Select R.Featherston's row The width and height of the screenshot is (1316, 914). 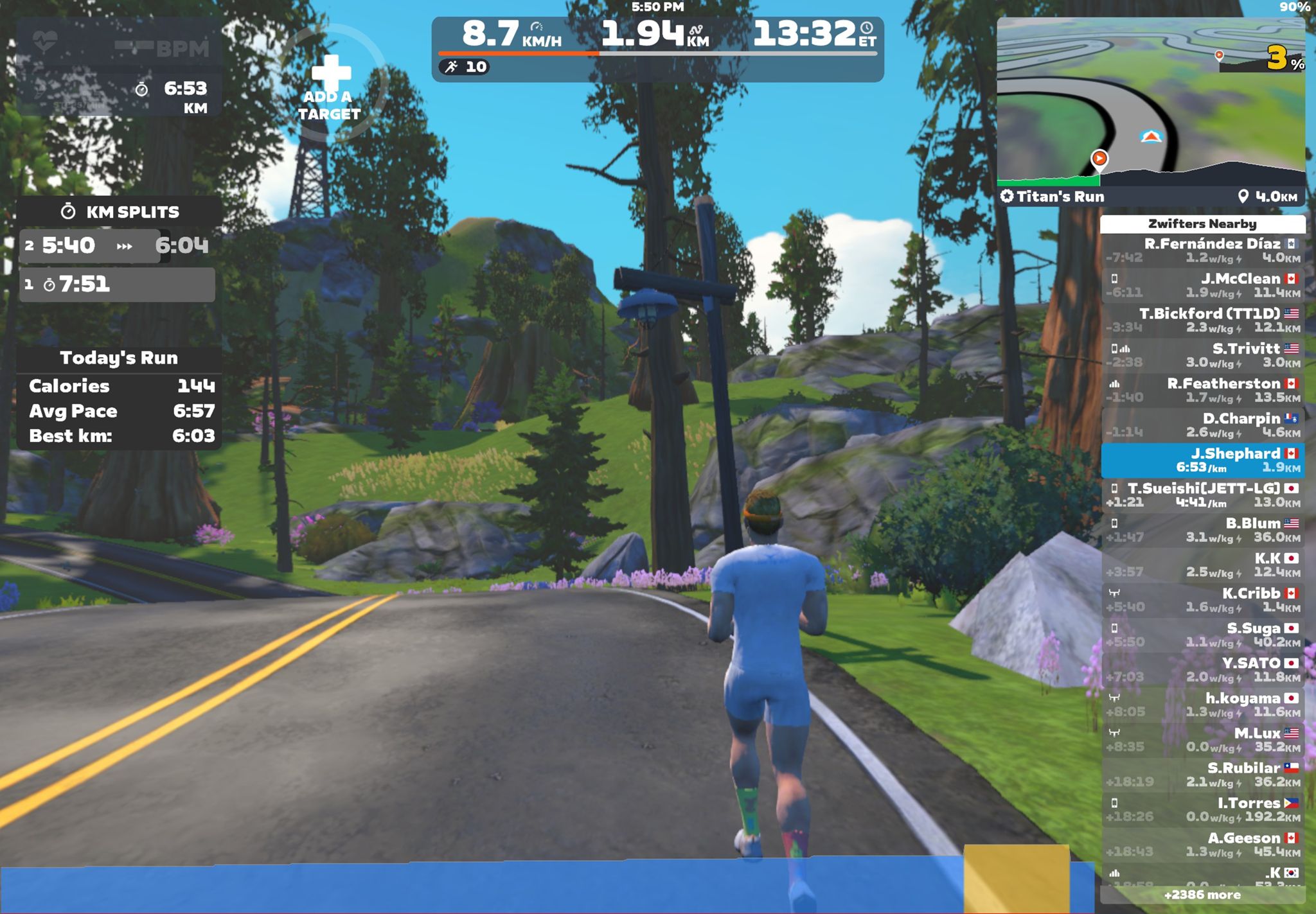[x=1202, y=390]
